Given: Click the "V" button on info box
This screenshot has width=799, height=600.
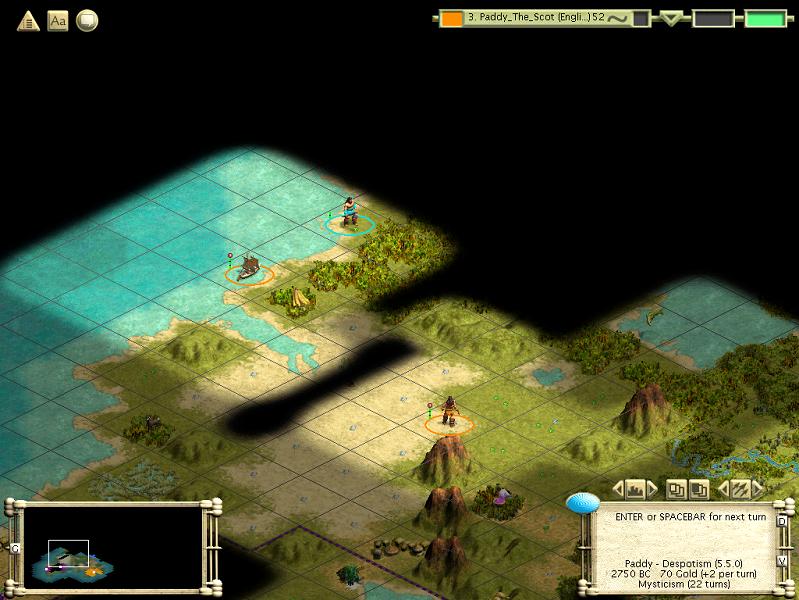Looking at the screenshot, I should [x=781, y=561].
